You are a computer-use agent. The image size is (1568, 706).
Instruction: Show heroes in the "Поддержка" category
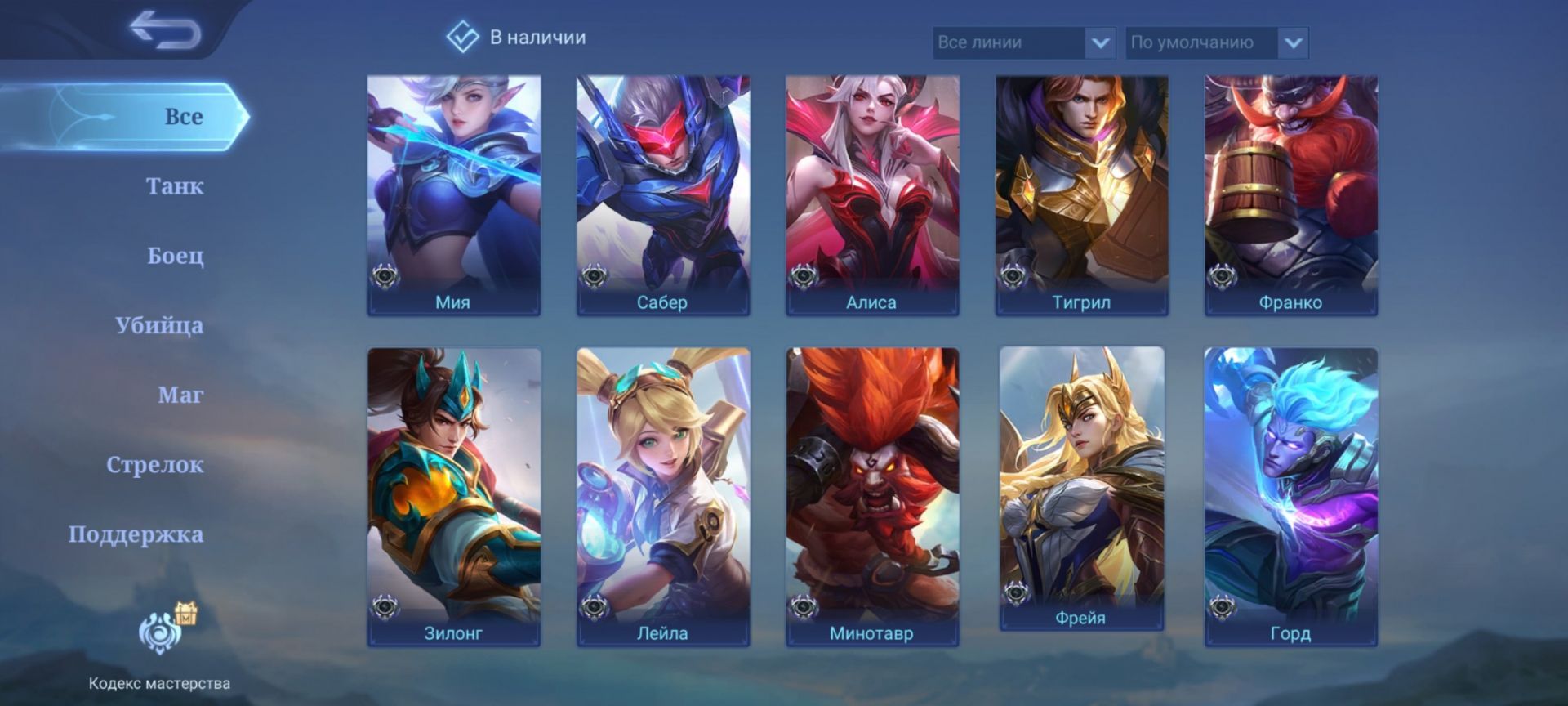136,534
